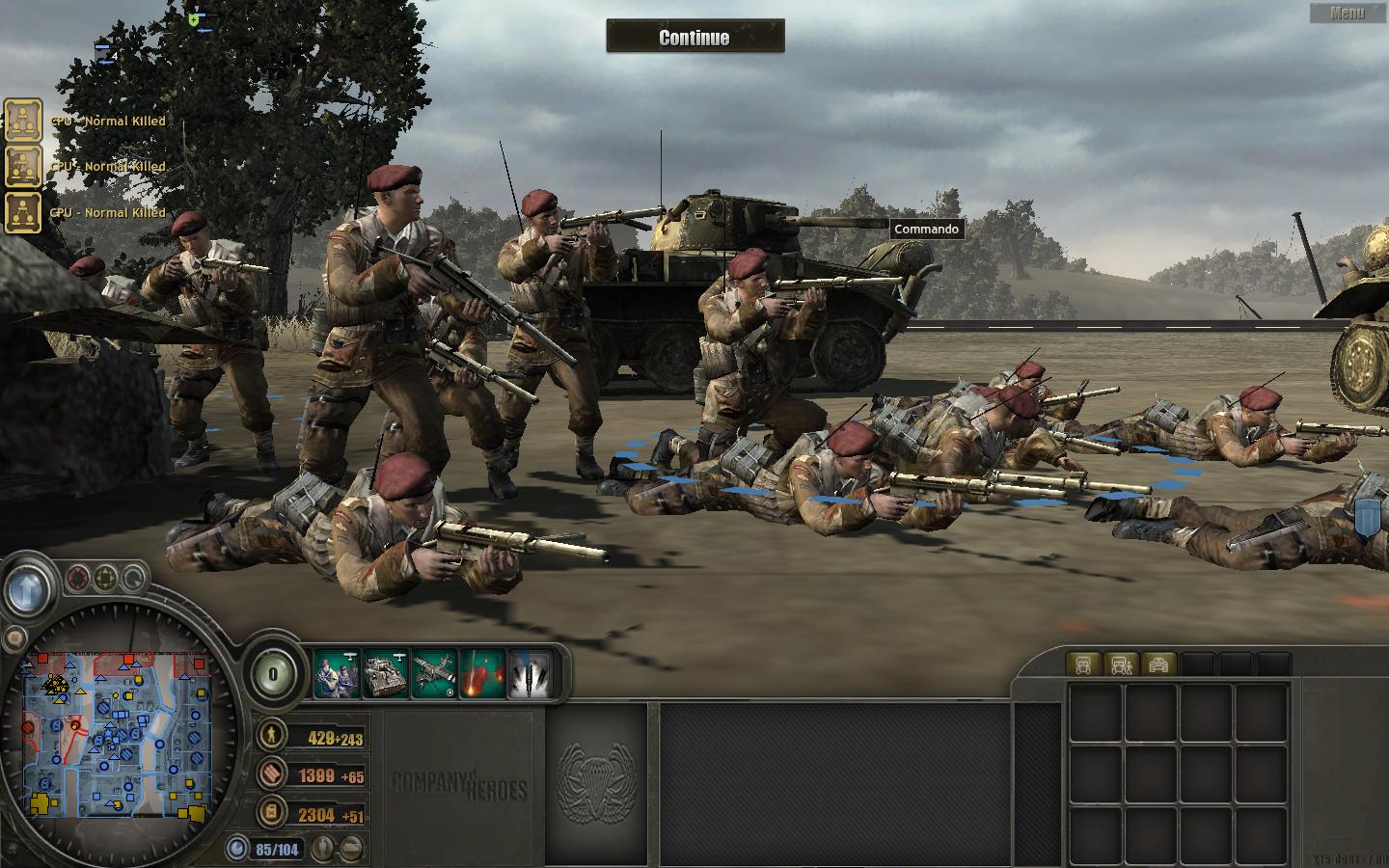The width and height of the screenshot is (1389, 868).
Task: Select the airplane commander ability
Action: point(434,673)
